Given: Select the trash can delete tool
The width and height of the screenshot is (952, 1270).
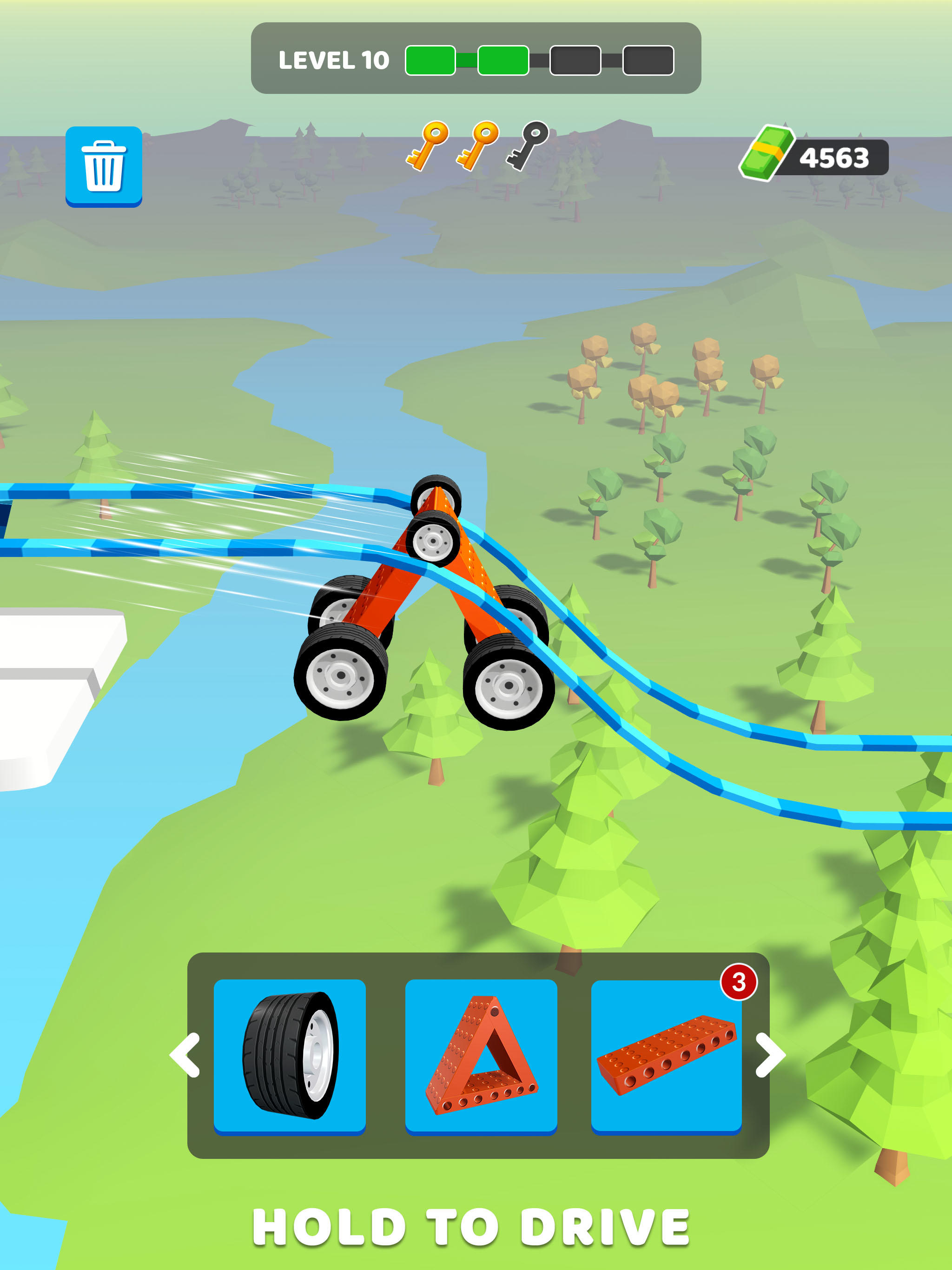Looking at the screenshot, I should coord(103,166).
